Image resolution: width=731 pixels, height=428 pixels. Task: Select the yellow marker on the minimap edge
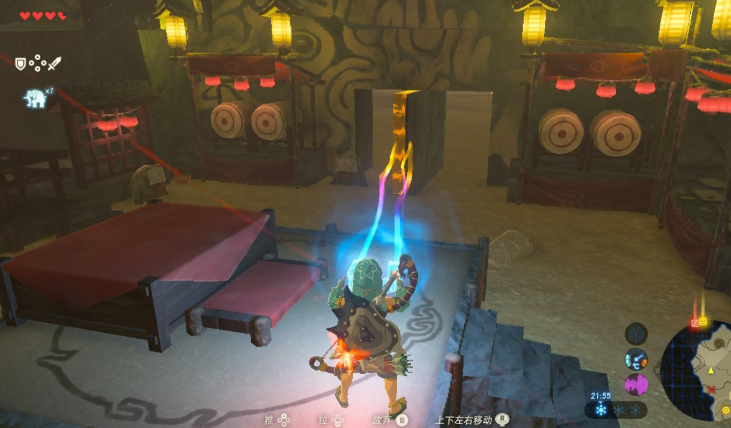[x=702, y=322]
